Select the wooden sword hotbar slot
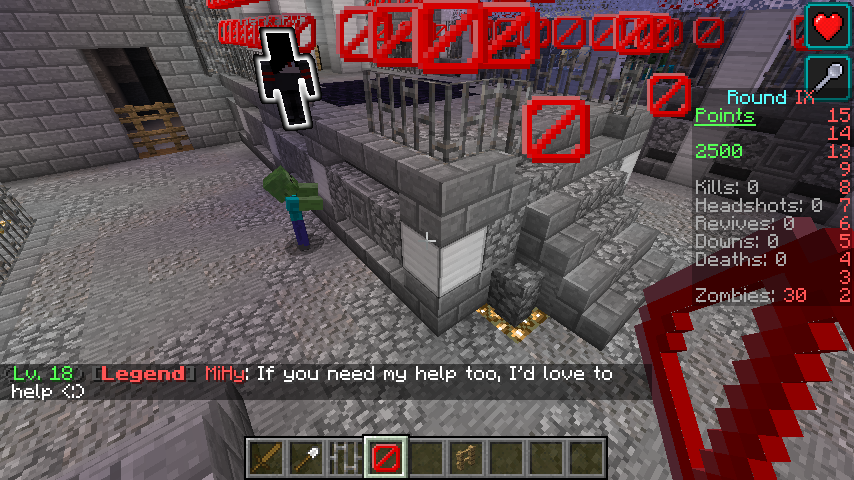The width and height of the screenshot is (854, 480). click(265, 458)
